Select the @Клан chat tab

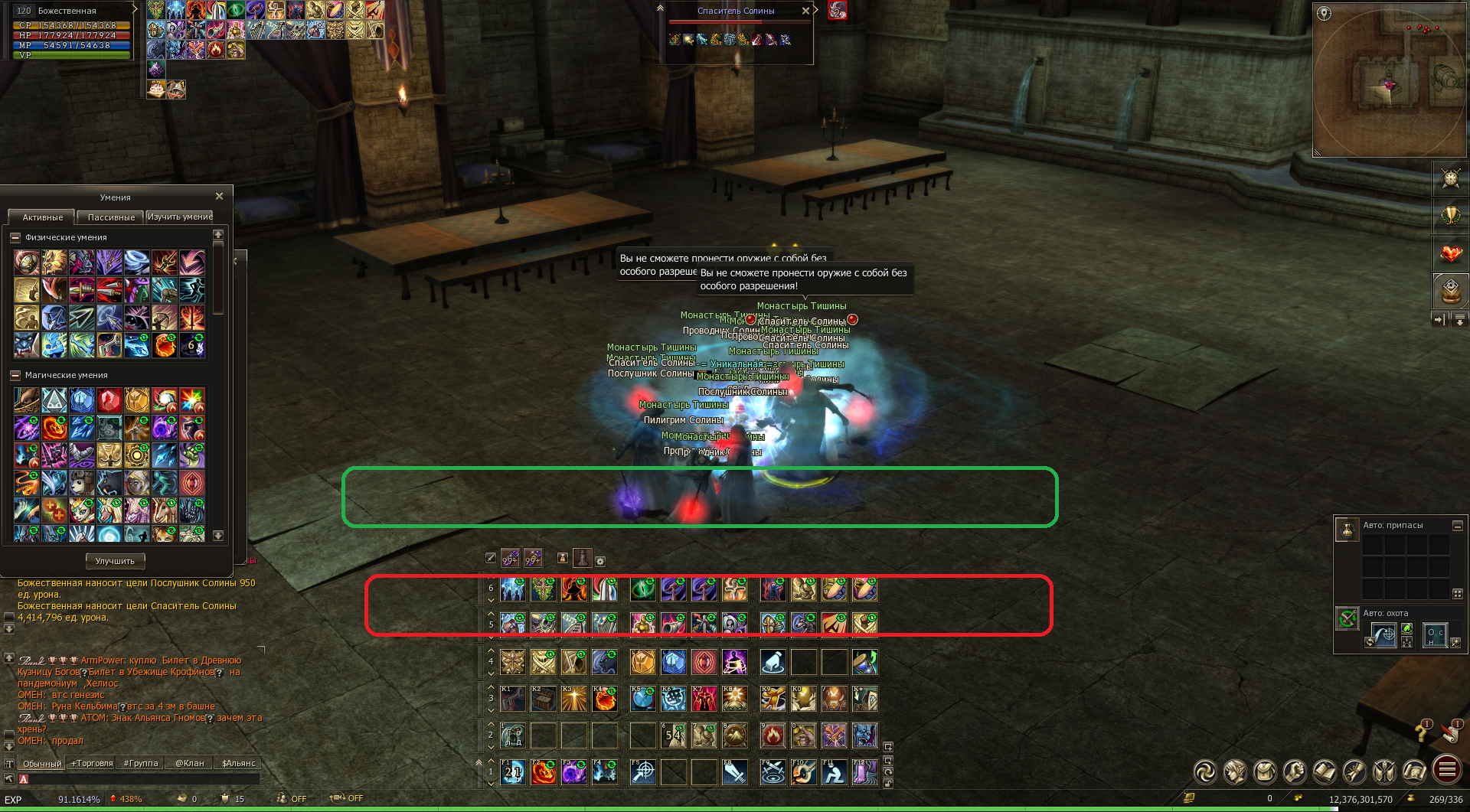coord(189,763)
